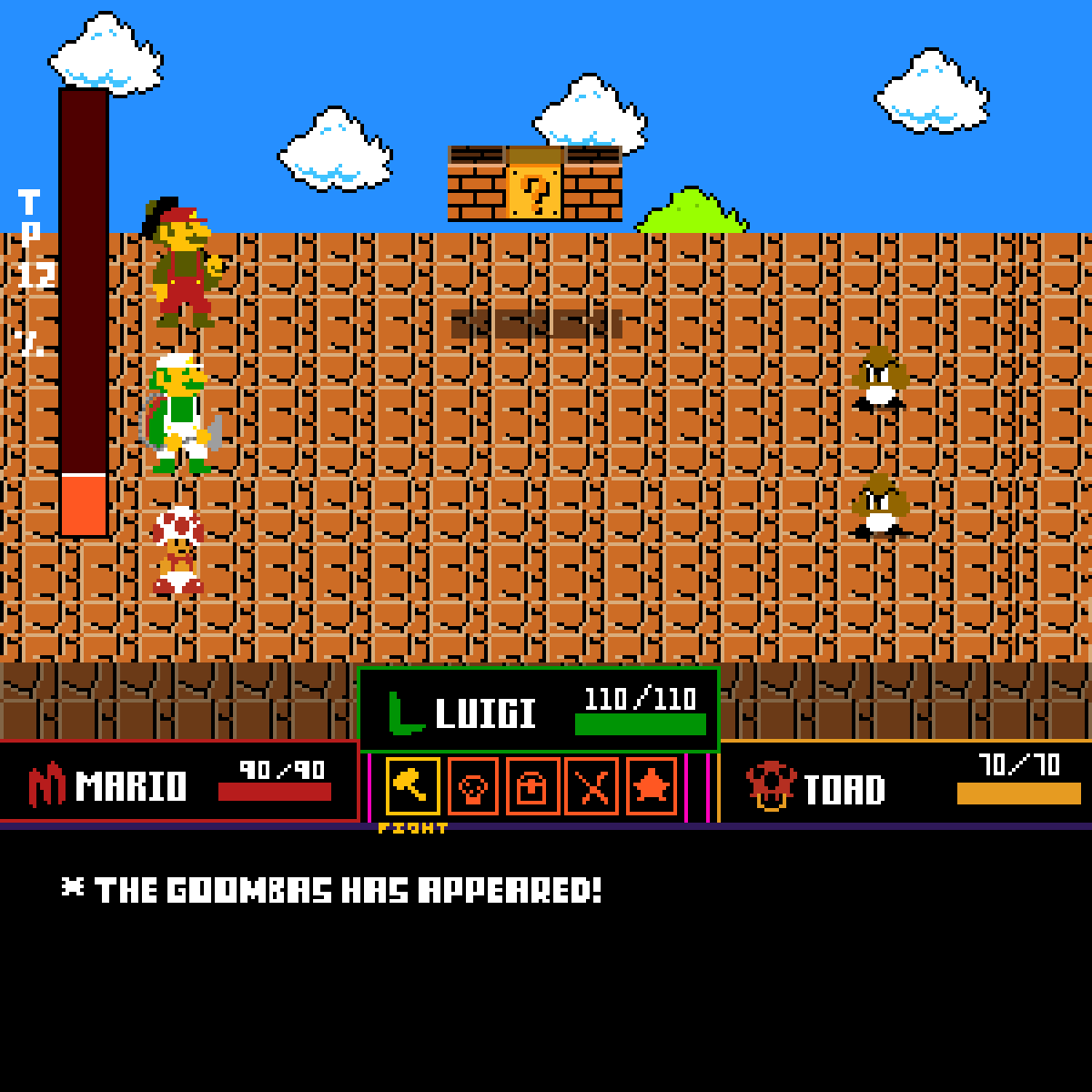This screenshot has height=1092, width=1092.
Task: Select the crossed-lines X command
Action: tap(592, 786)
